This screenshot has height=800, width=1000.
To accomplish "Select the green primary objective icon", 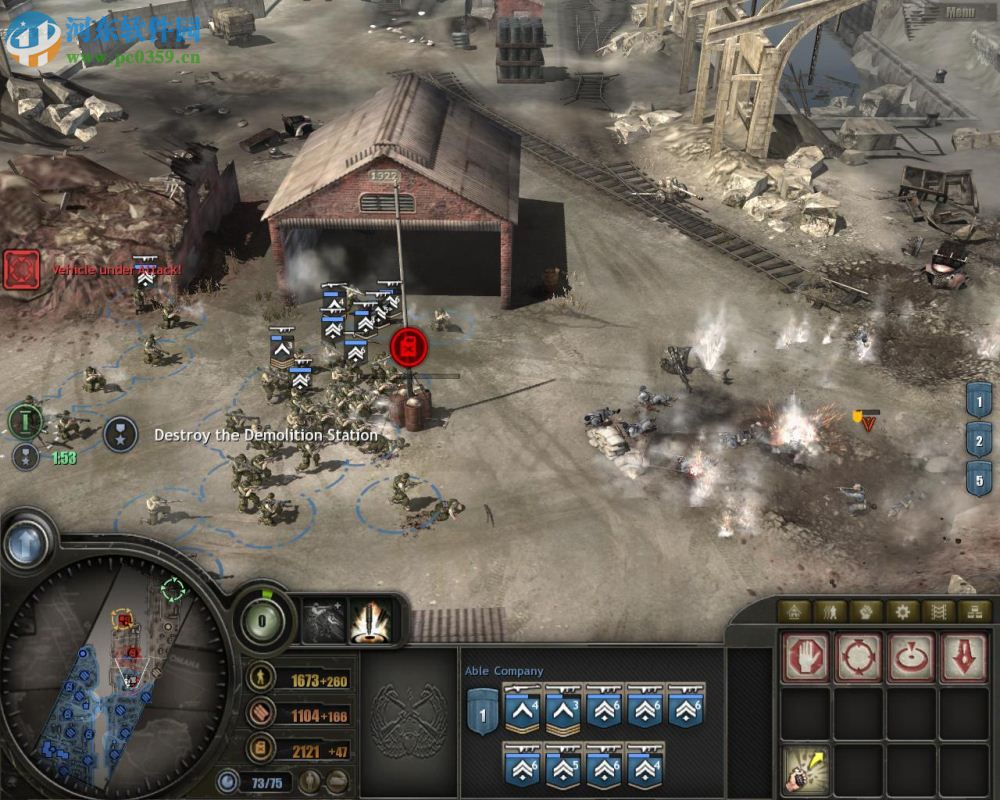I will (24, 421).
